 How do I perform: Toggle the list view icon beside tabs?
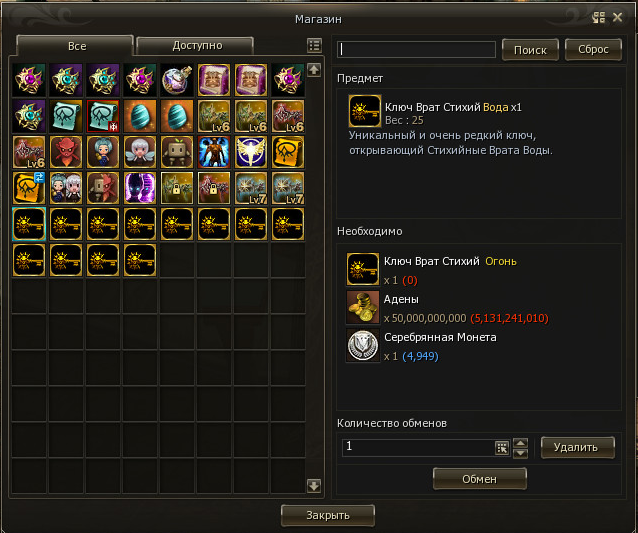point(315,46)
